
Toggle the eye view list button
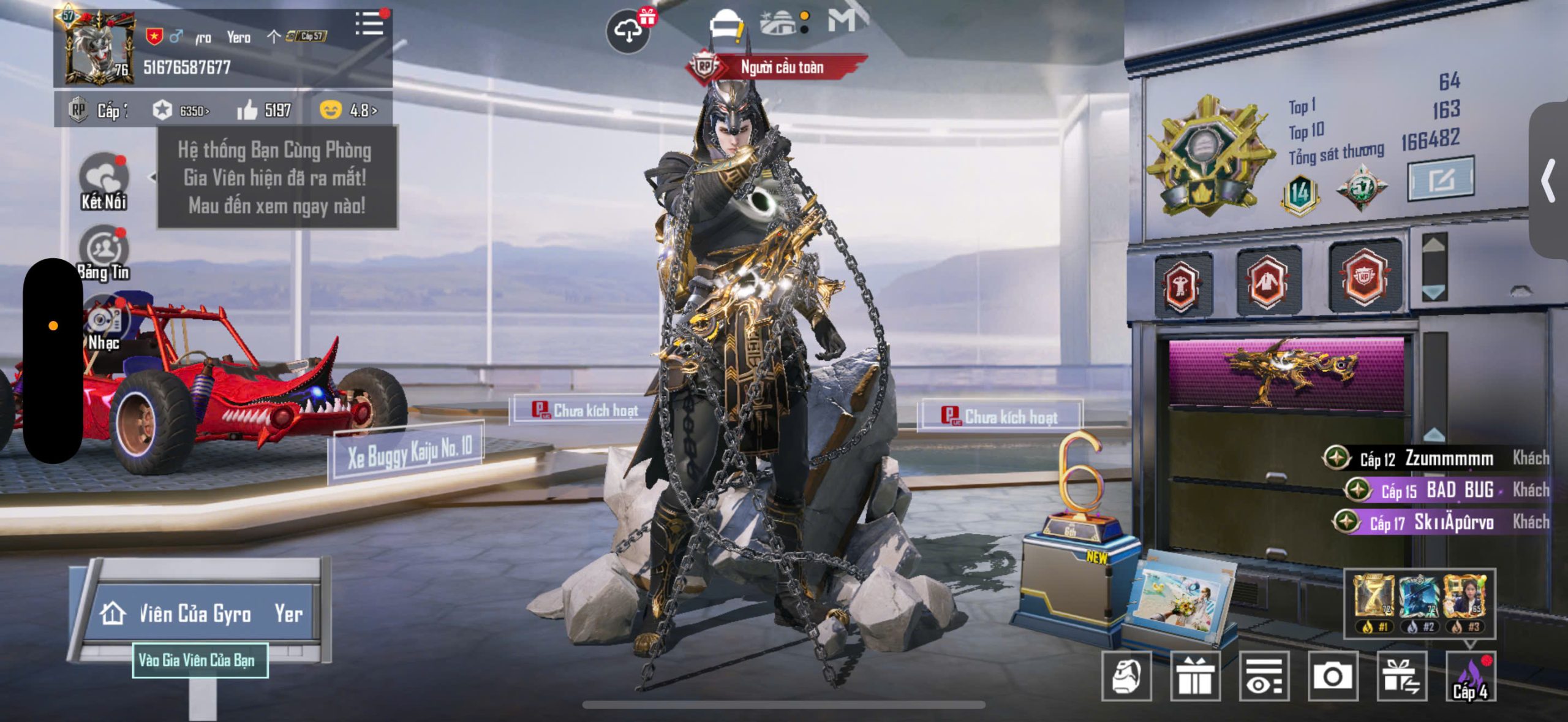1264,677
